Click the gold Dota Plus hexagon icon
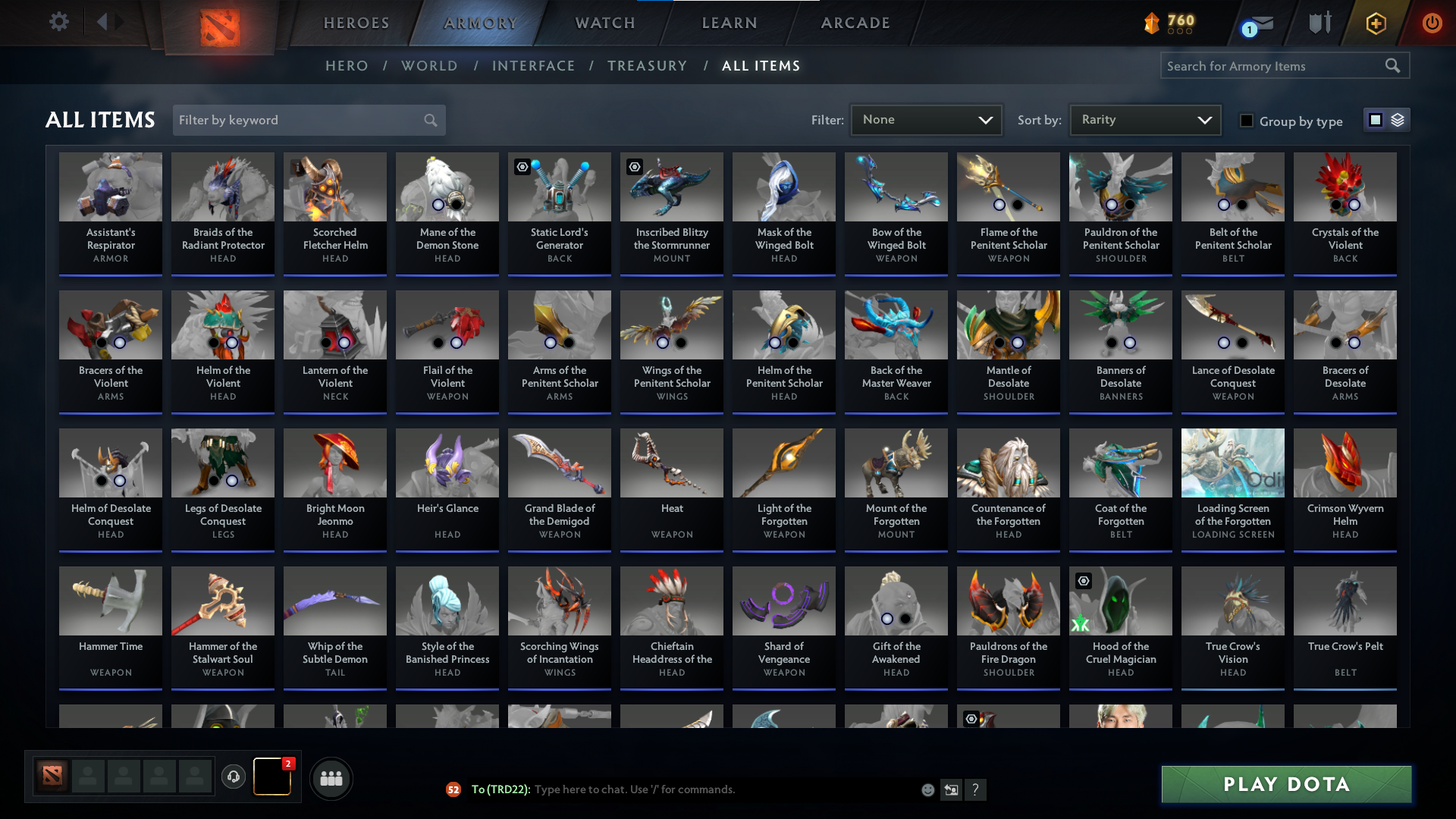The height and width of the screenshot is (819, 1456). [1375, 23]
